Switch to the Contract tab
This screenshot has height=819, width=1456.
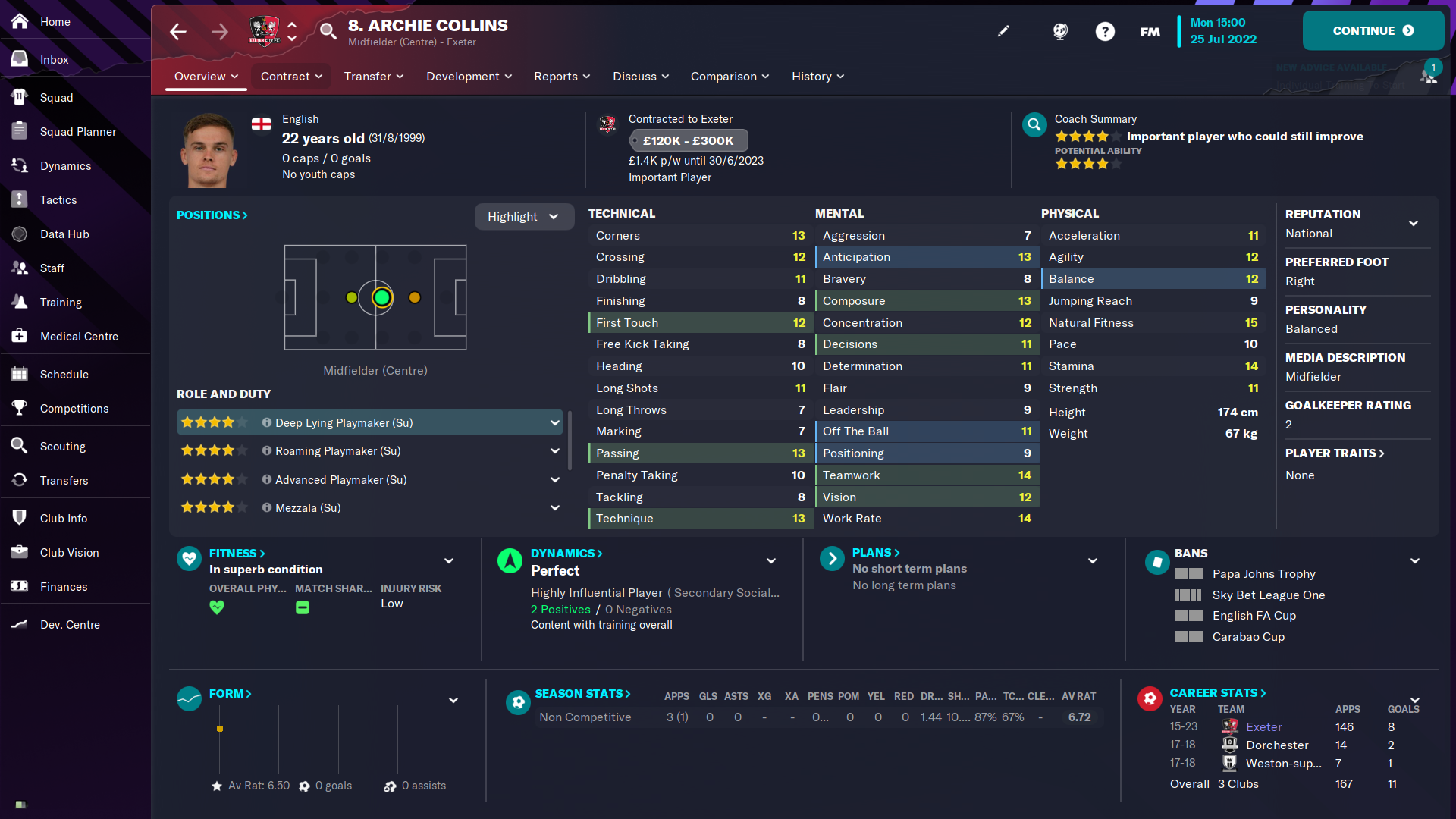291,77
